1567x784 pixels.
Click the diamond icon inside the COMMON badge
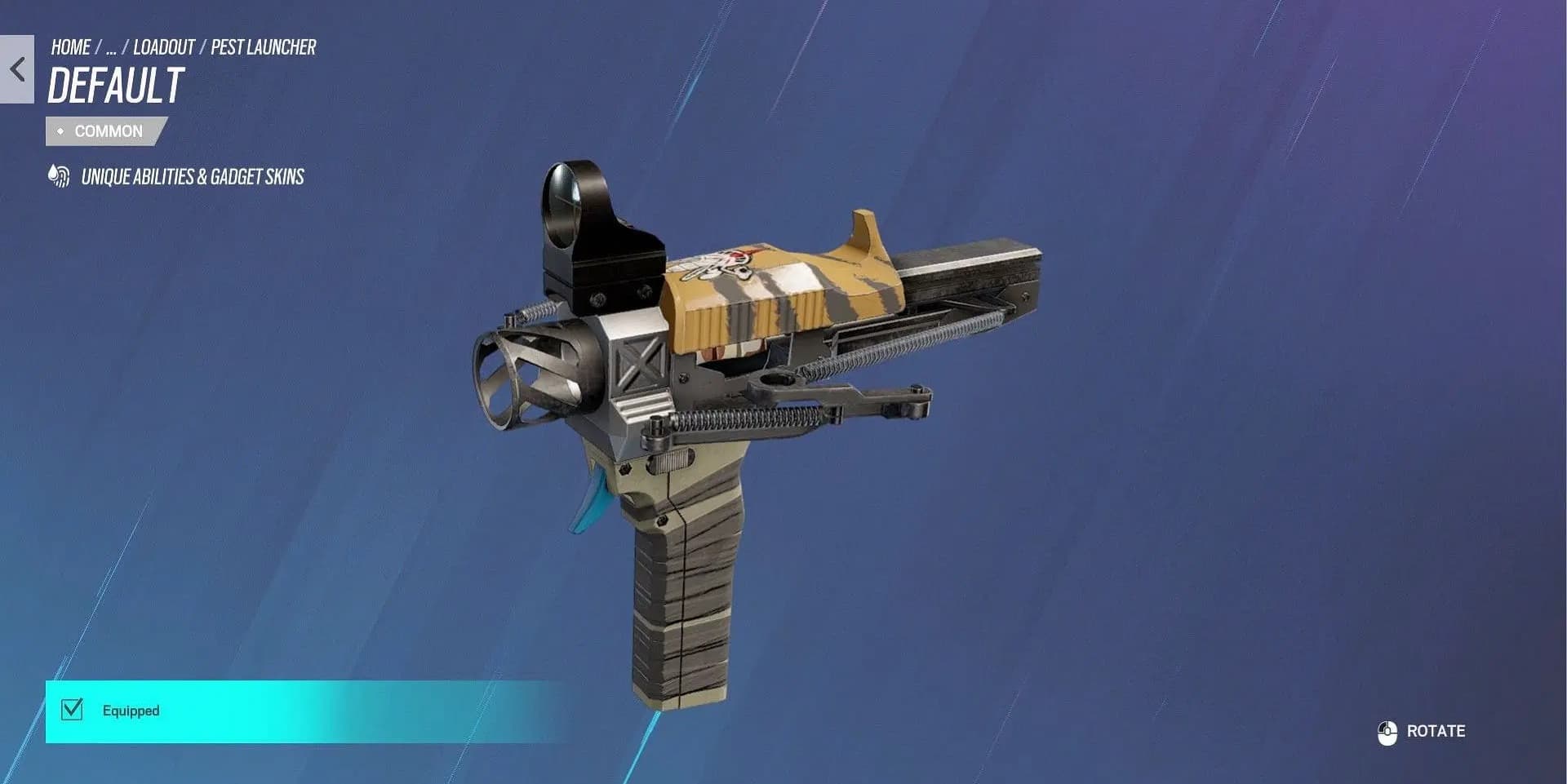(x=60, y=131)
